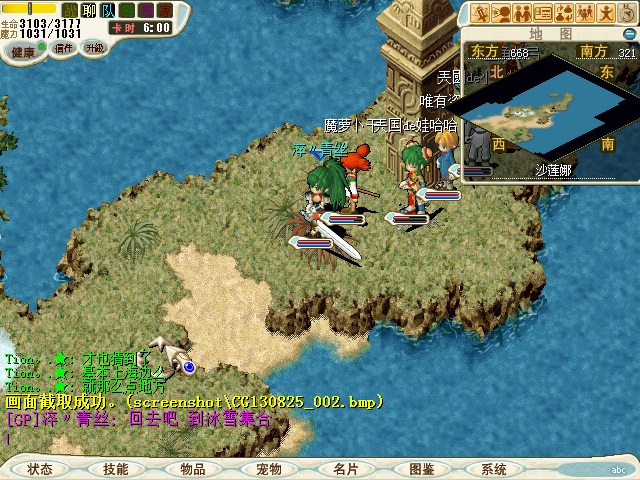Open the 图鉴 (Album) menu

point(422,468)
